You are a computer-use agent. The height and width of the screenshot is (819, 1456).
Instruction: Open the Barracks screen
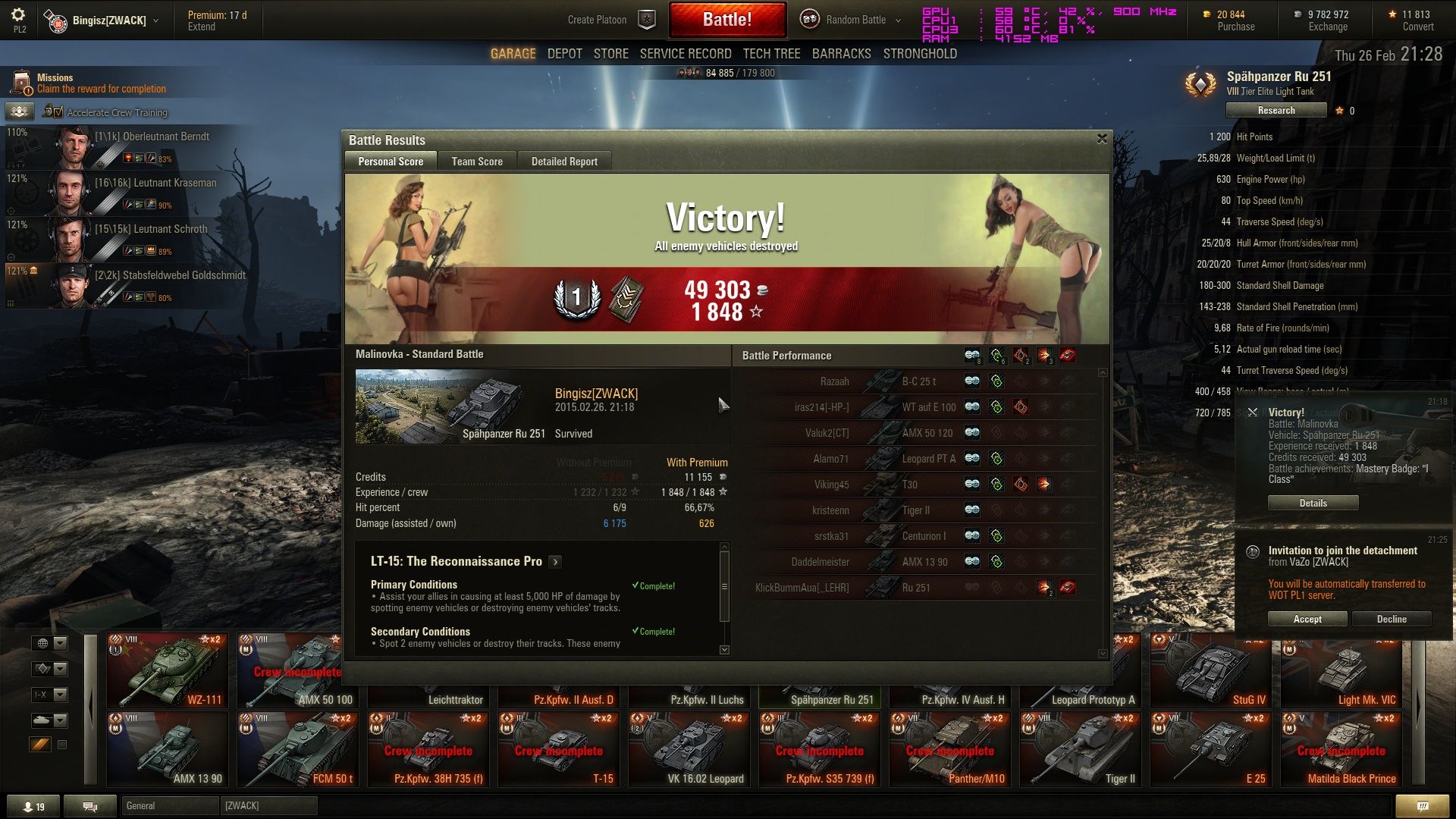tap(841, 54)
